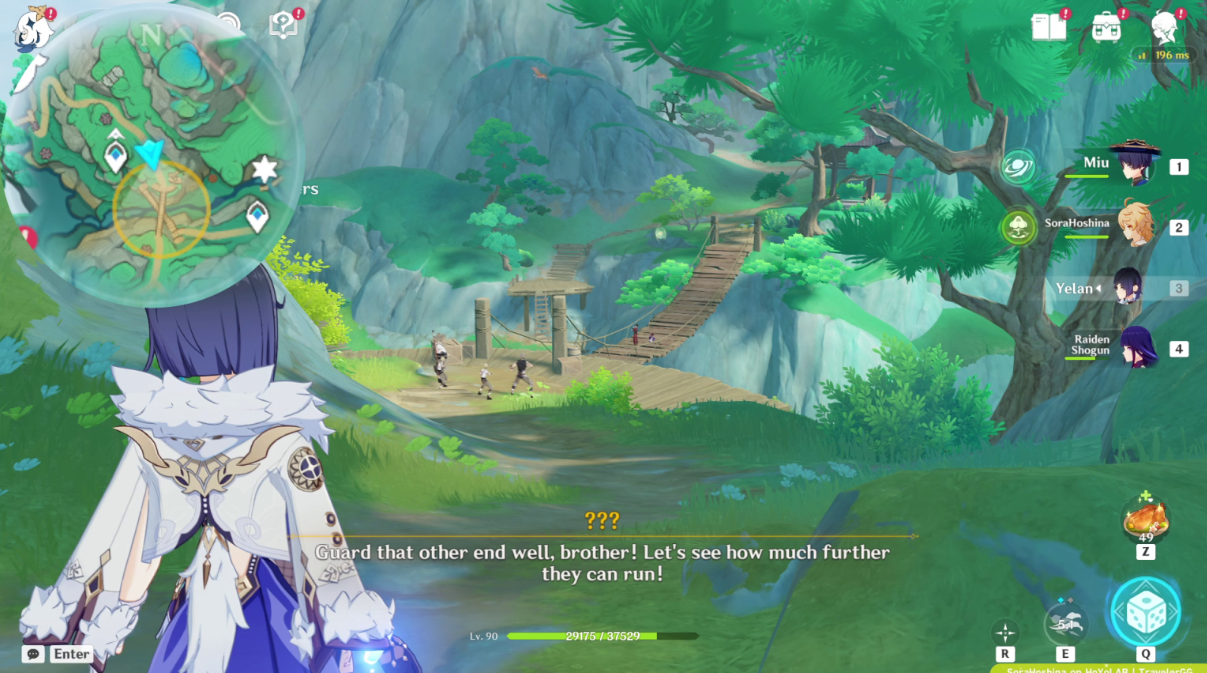Activate the dice elemental burst
The height and width of the screenshot is (673, 1207).
(x=1146, y=612)
